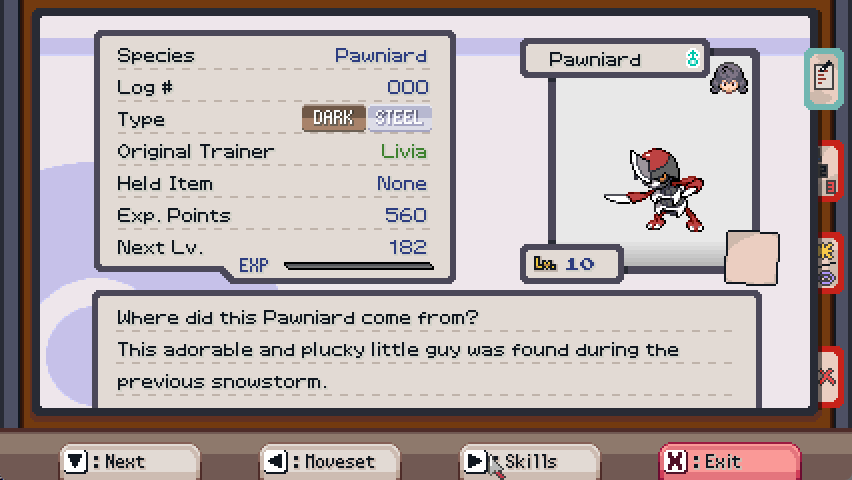Screen dimensions: 852x480
Task: Select the notepad info tab
Action: coord(824,77)
